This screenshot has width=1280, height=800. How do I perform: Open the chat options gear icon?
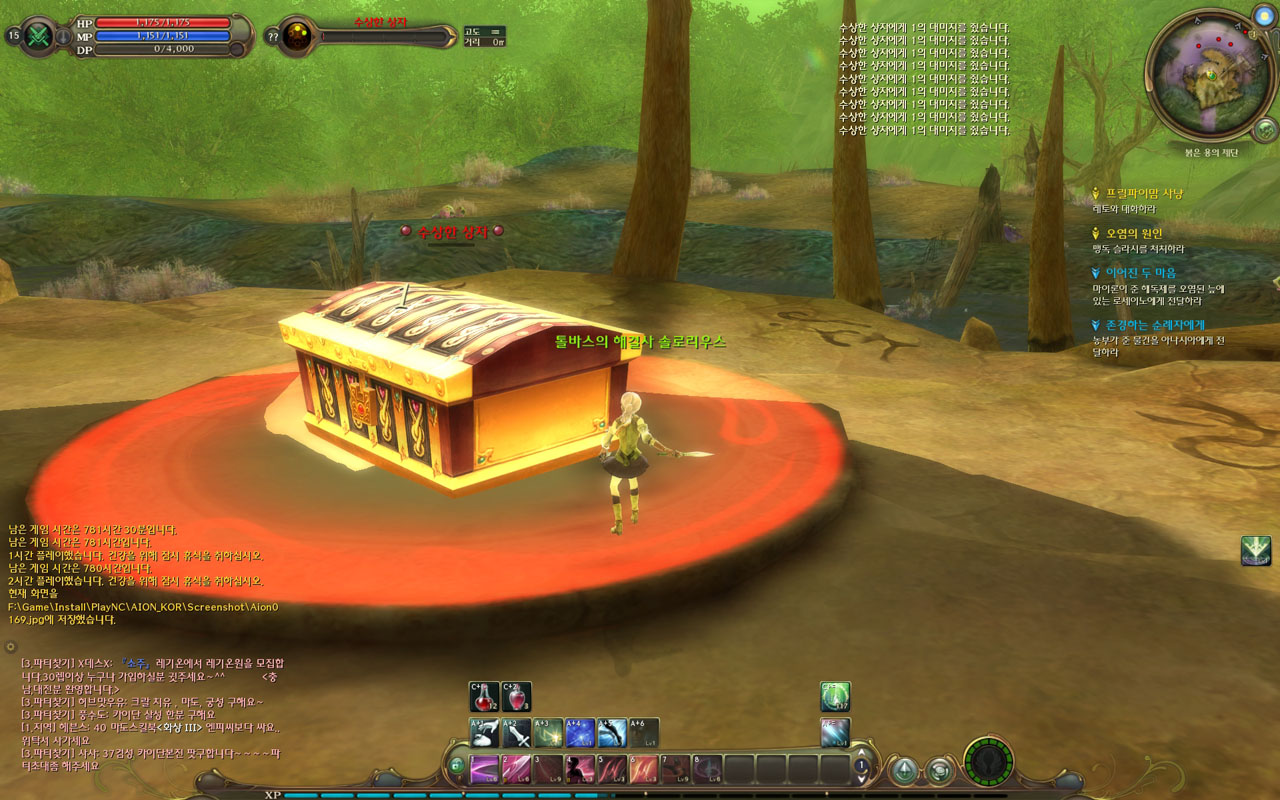pyautogui.click(x=11, y=647)
